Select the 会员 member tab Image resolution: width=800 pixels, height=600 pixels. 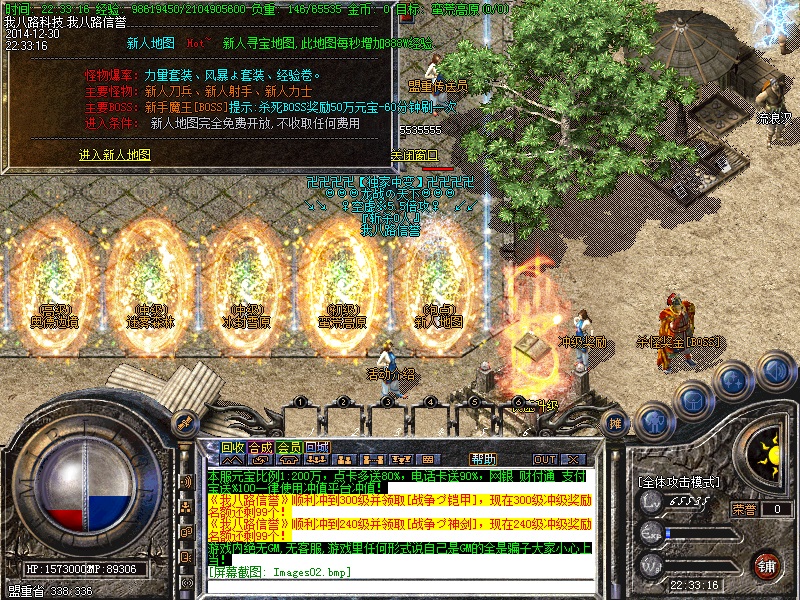288,447
